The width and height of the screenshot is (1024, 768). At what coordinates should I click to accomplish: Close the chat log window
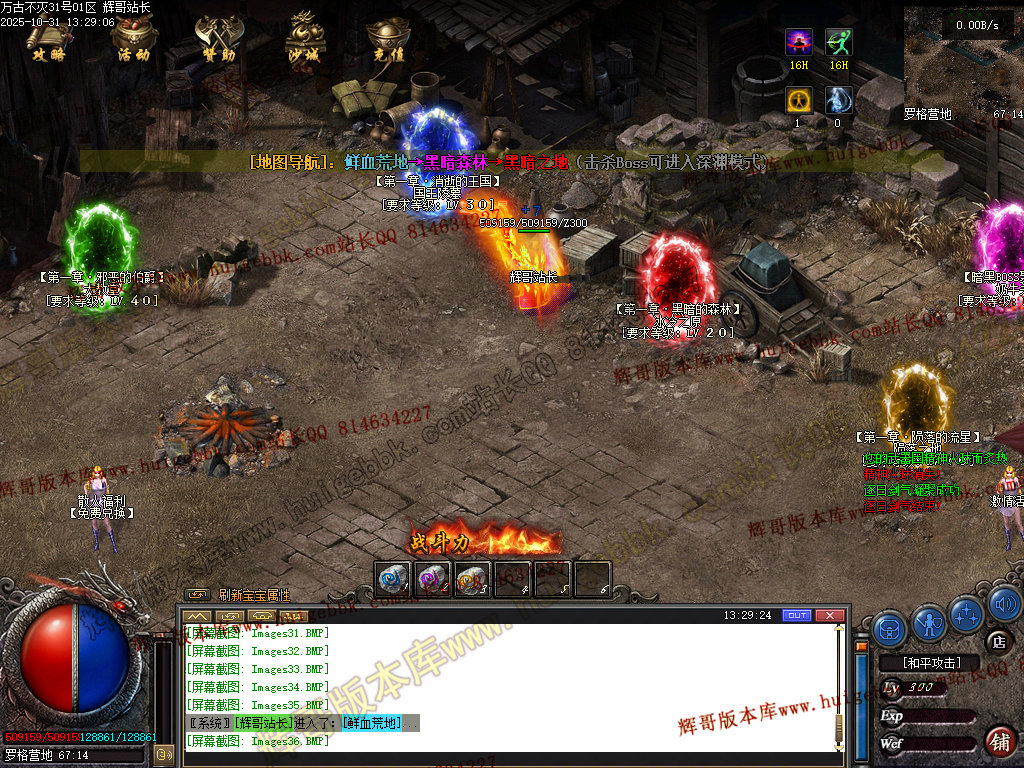coord(829,615)
